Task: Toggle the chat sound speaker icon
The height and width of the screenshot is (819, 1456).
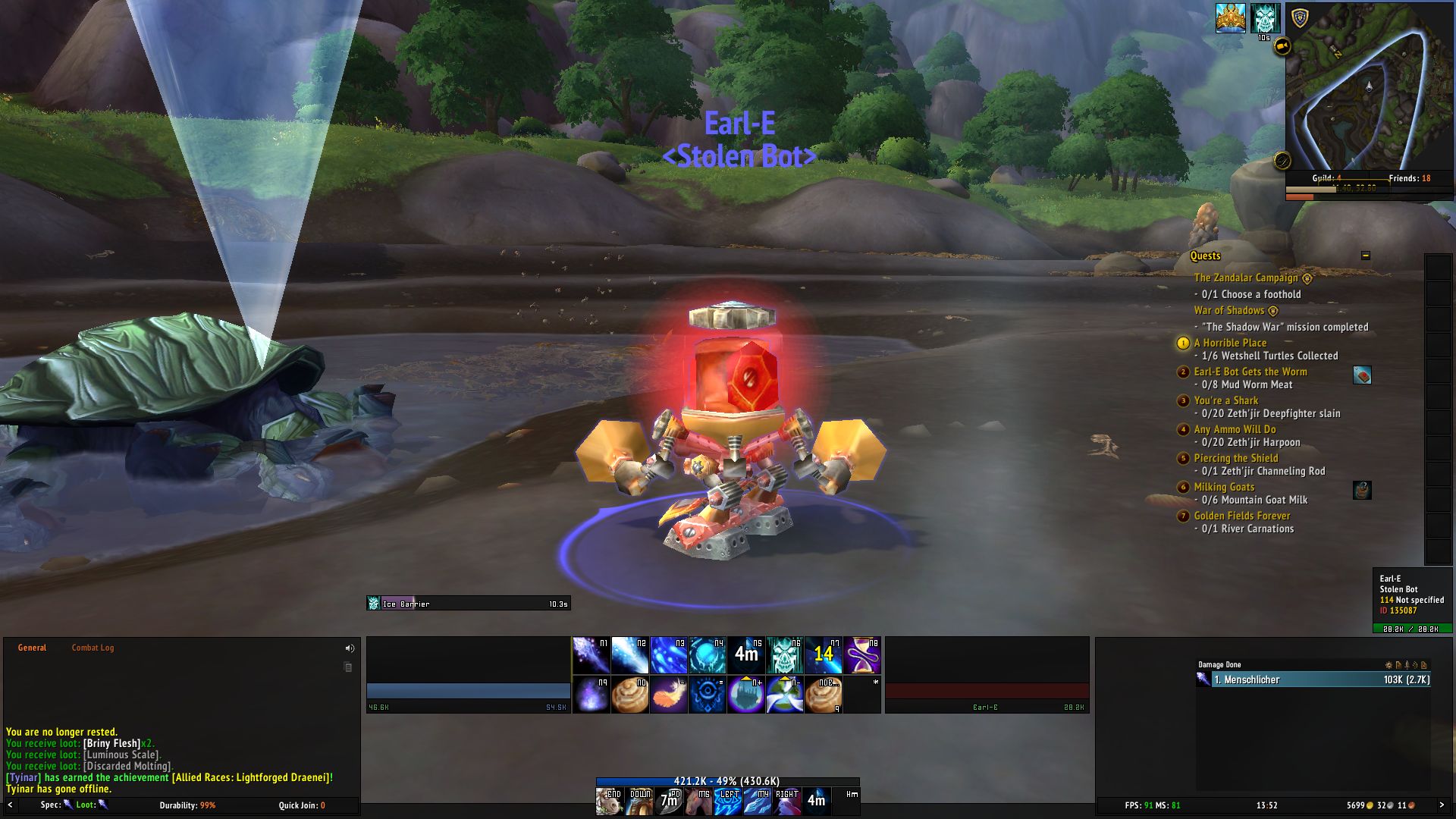Action: 348,648
